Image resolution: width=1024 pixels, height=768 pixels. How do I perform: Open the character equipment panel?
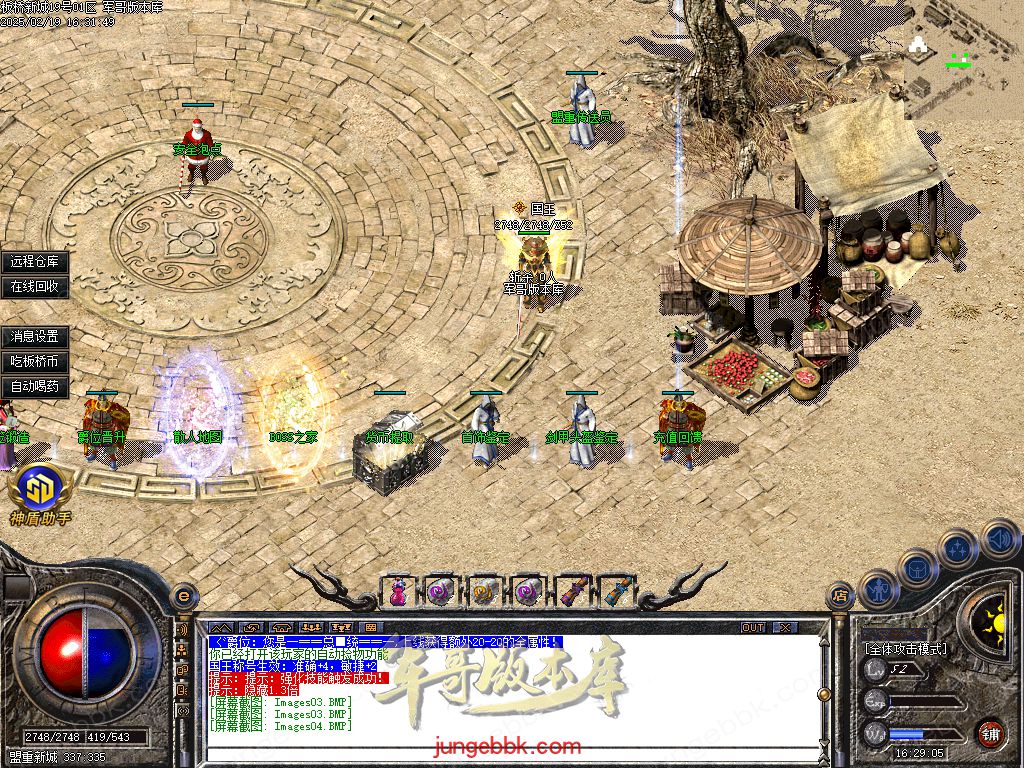(878, 588)
